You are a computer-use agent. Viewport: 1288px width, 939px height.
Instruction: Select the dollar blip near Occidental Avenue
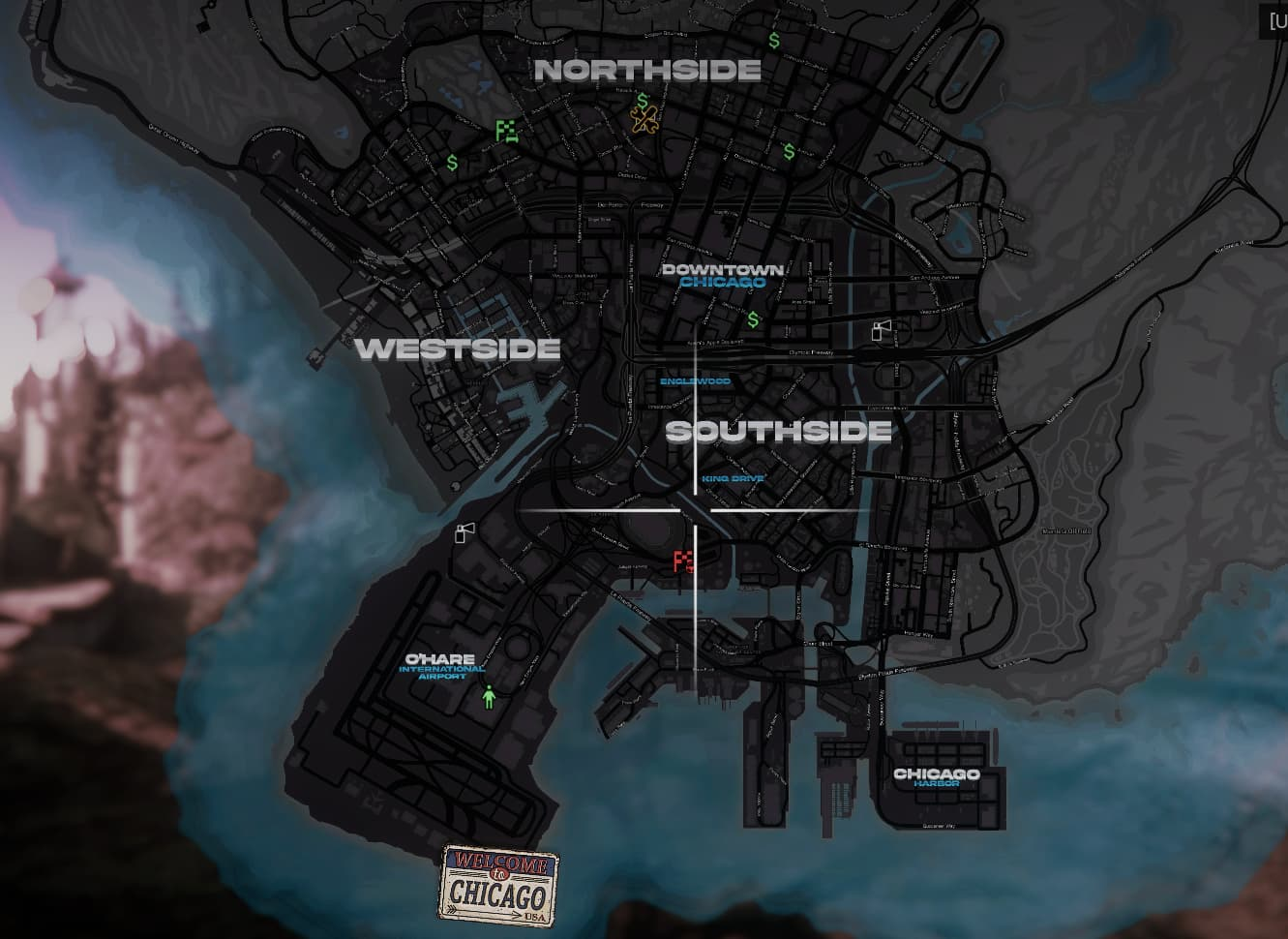tap(790, 149)
